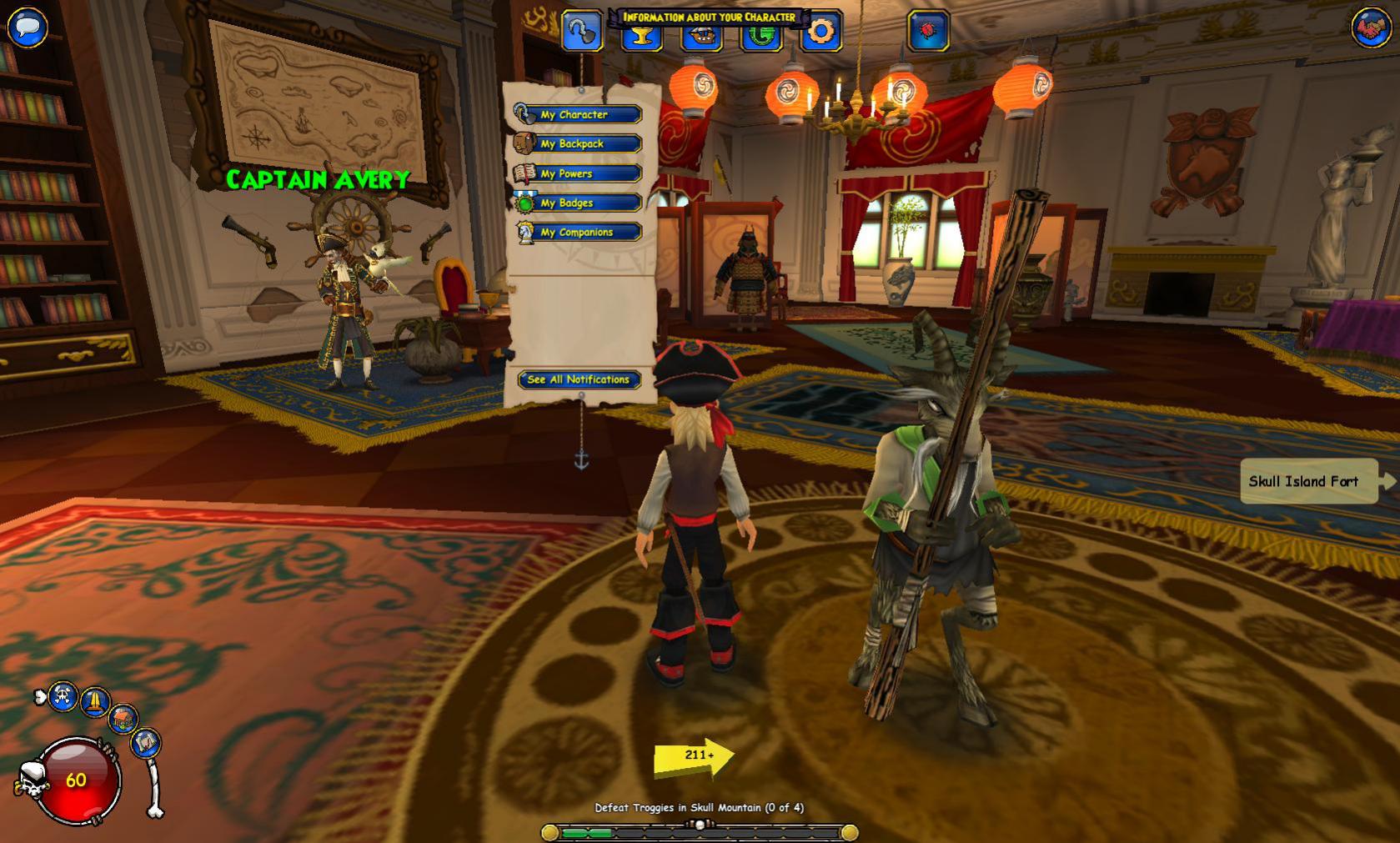Open the chat speech bubble
Screen dimensions: 1400x843
[28, 26]
